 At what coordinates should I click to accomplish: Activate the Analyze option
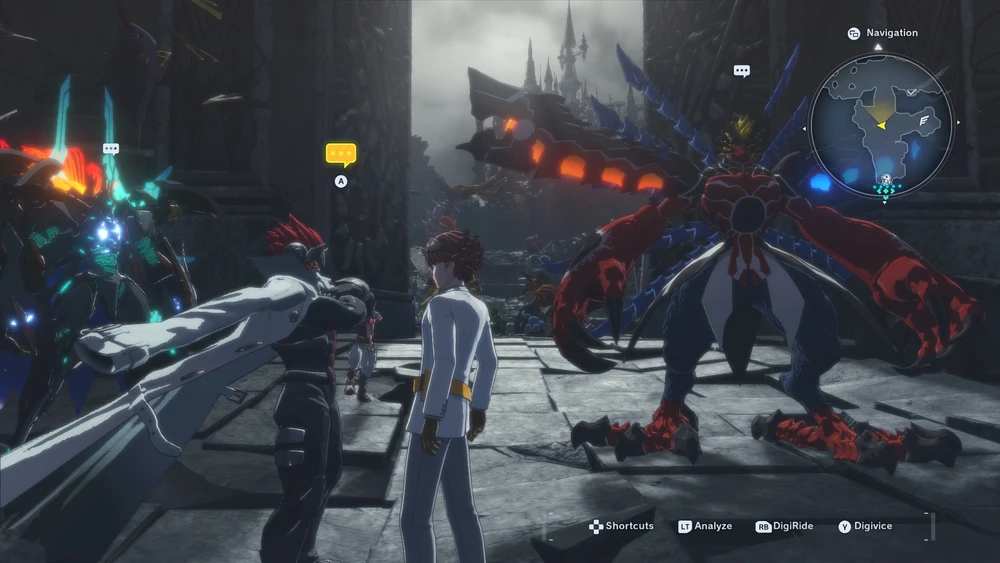coord(706,526)
